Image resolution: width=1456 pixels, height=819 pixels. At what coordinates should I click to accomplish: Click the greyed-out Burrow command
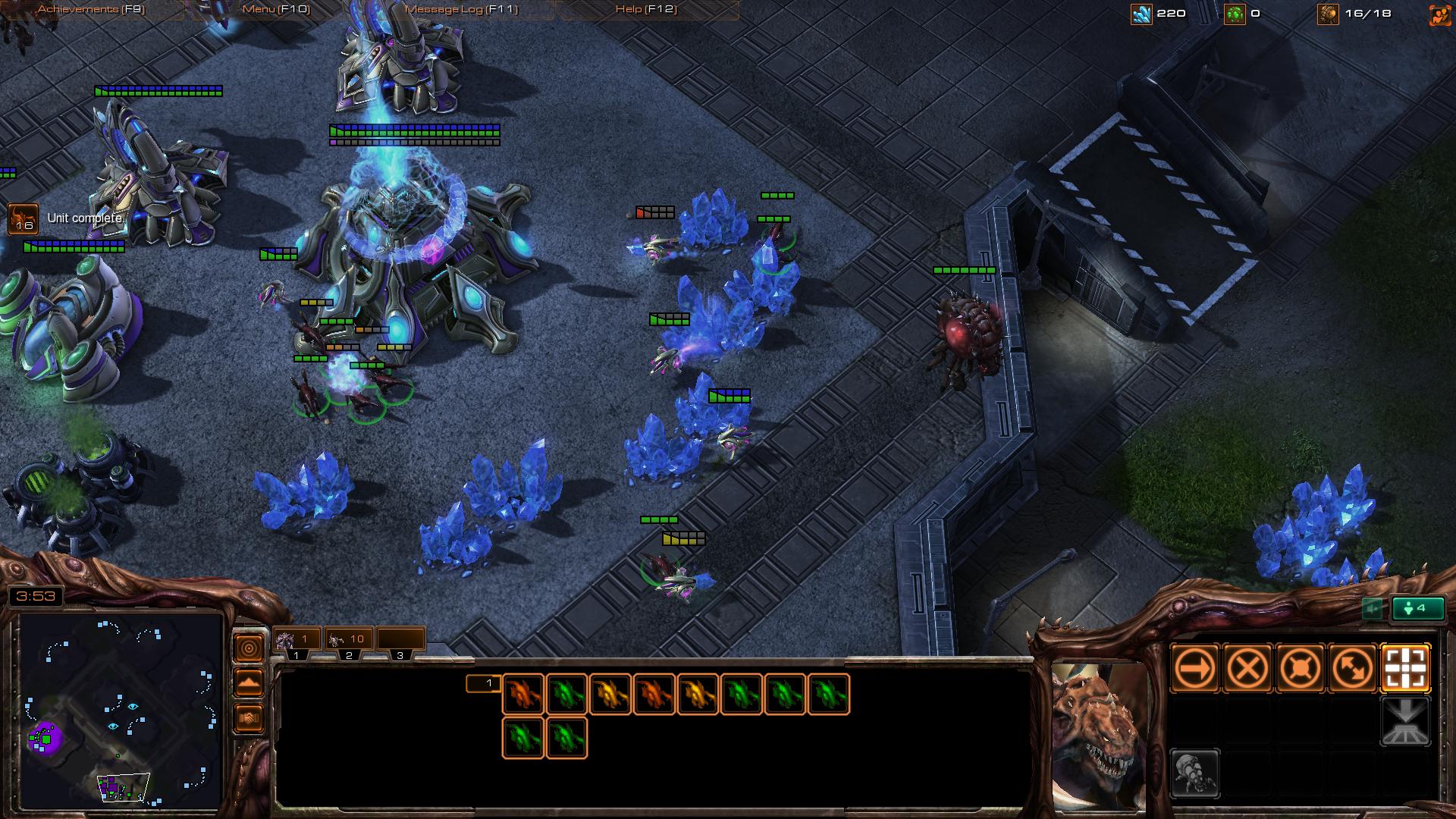point(1405,722)
